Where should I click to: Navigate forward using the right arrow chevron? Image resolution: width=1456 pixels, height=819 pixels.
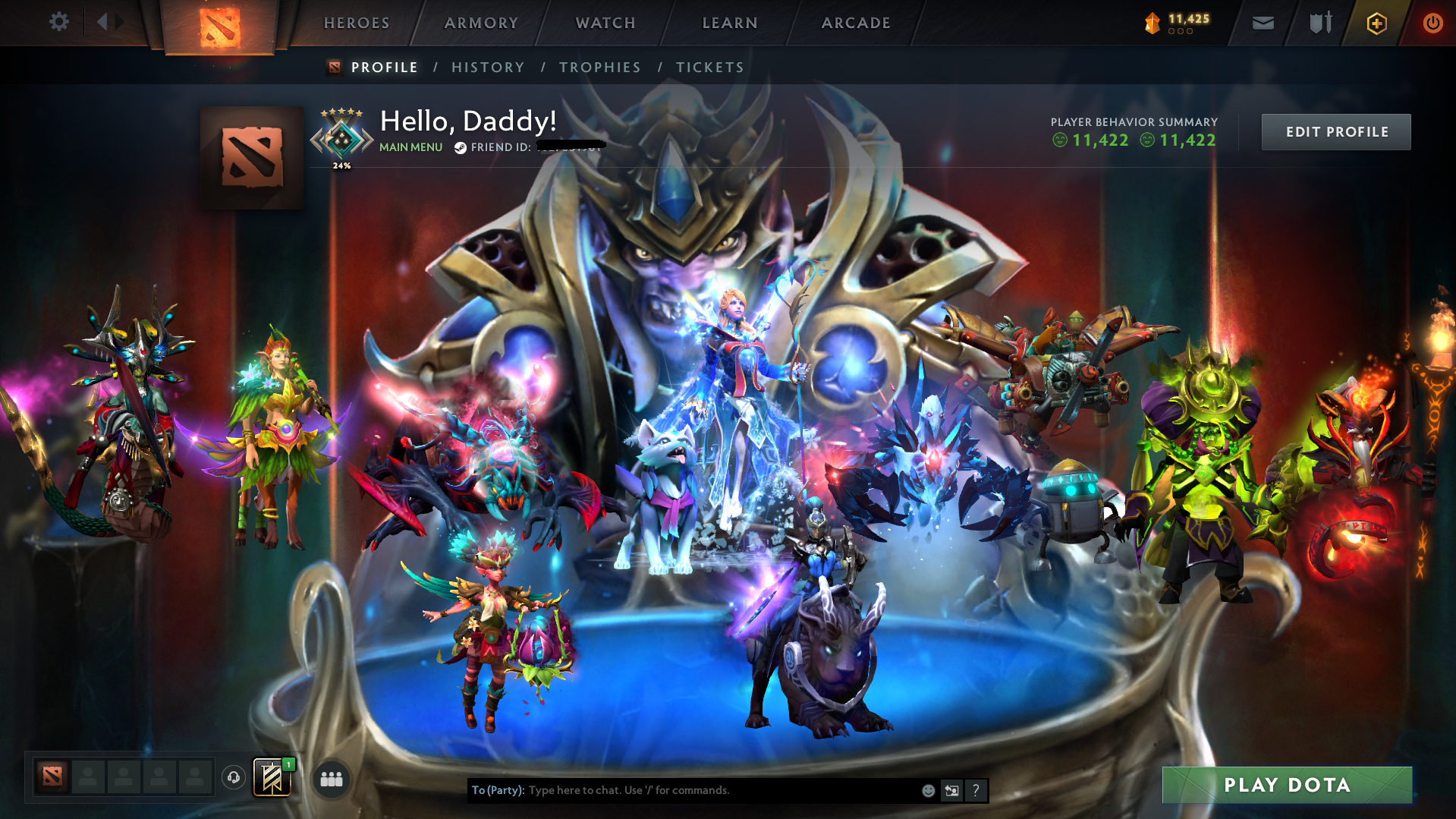120,21
